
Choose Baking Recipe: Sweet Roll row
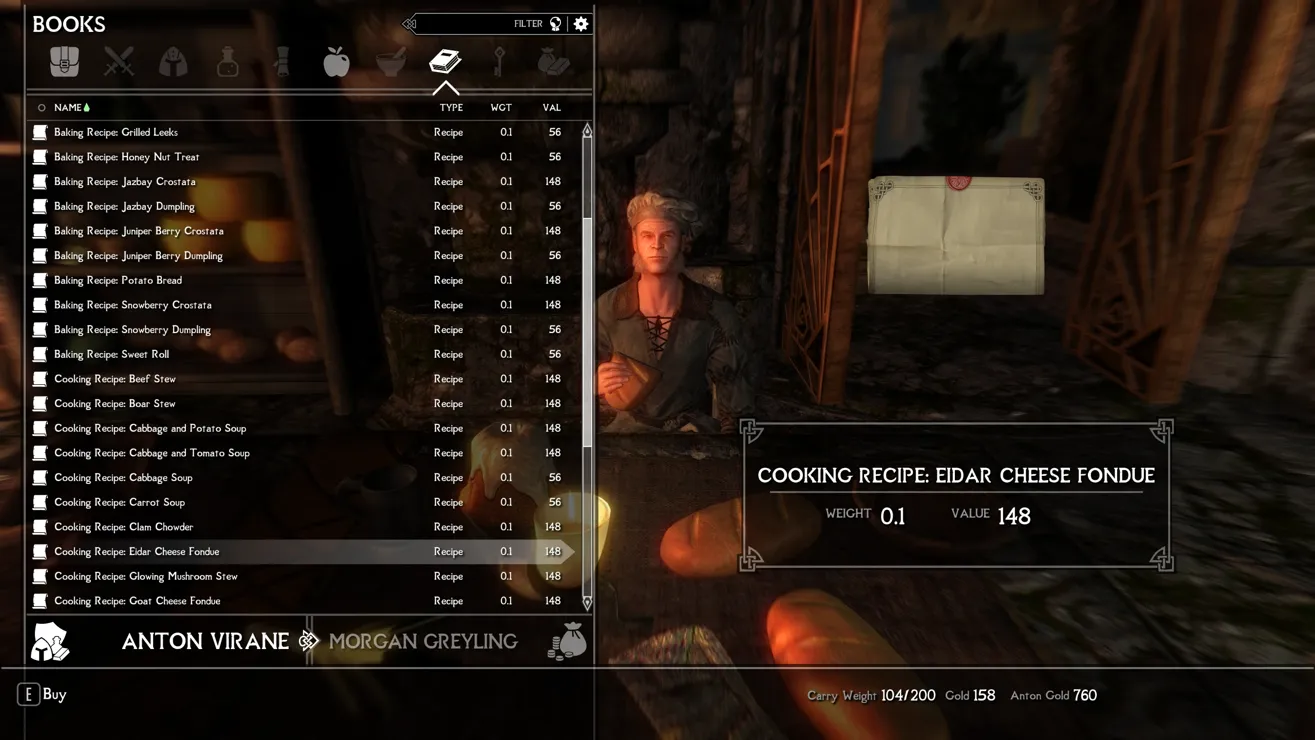(x=111, y=354)
